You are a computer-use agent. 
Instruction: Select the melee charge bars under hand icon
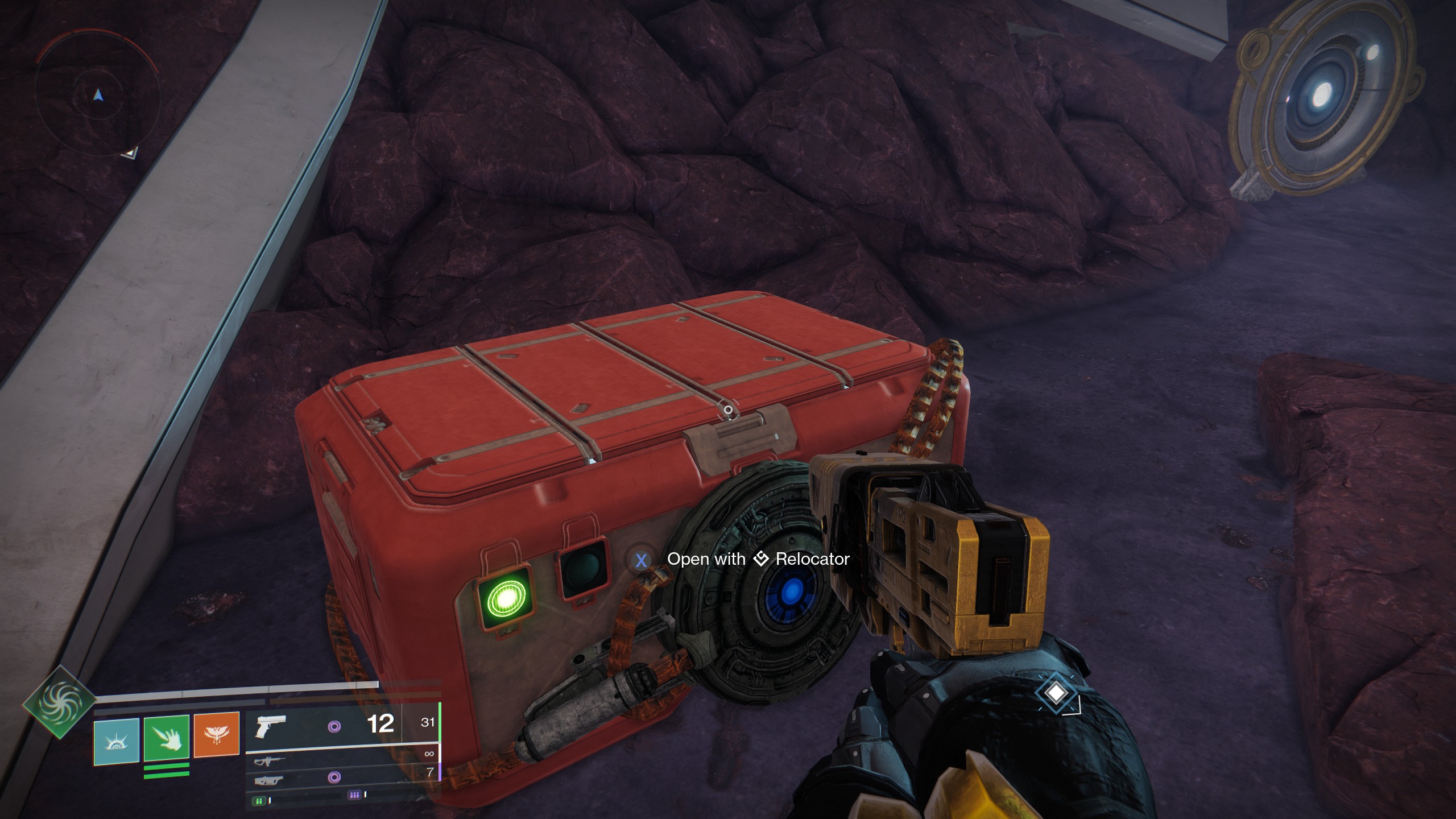(166, 771)
